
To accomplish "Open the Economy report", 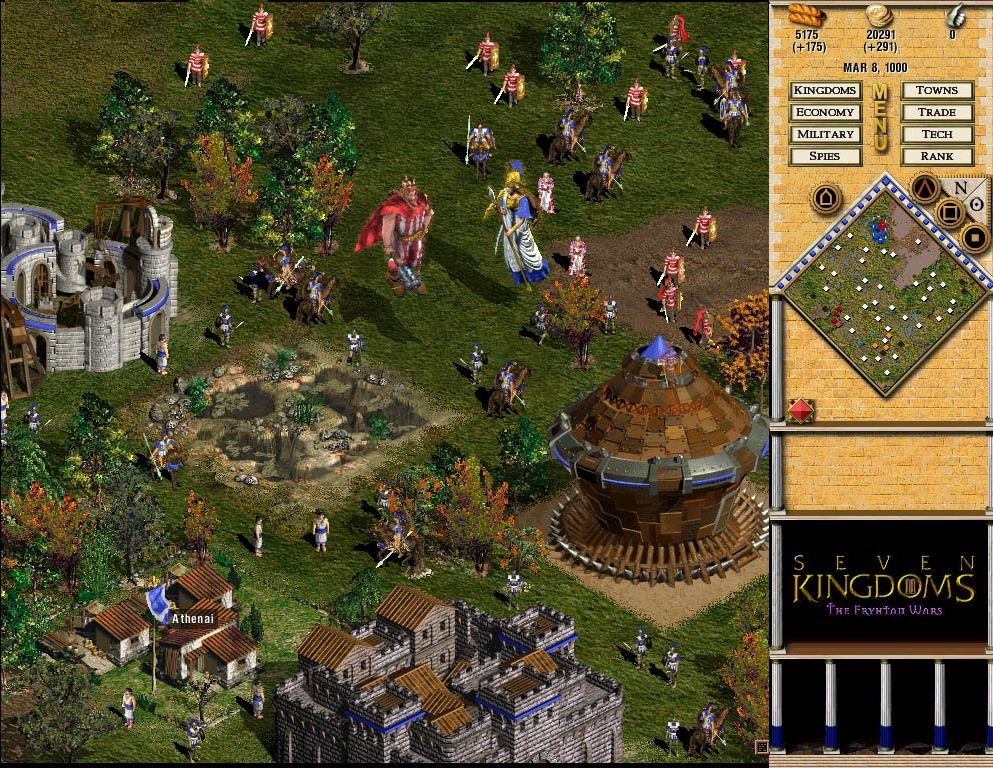I will point(825,112).
